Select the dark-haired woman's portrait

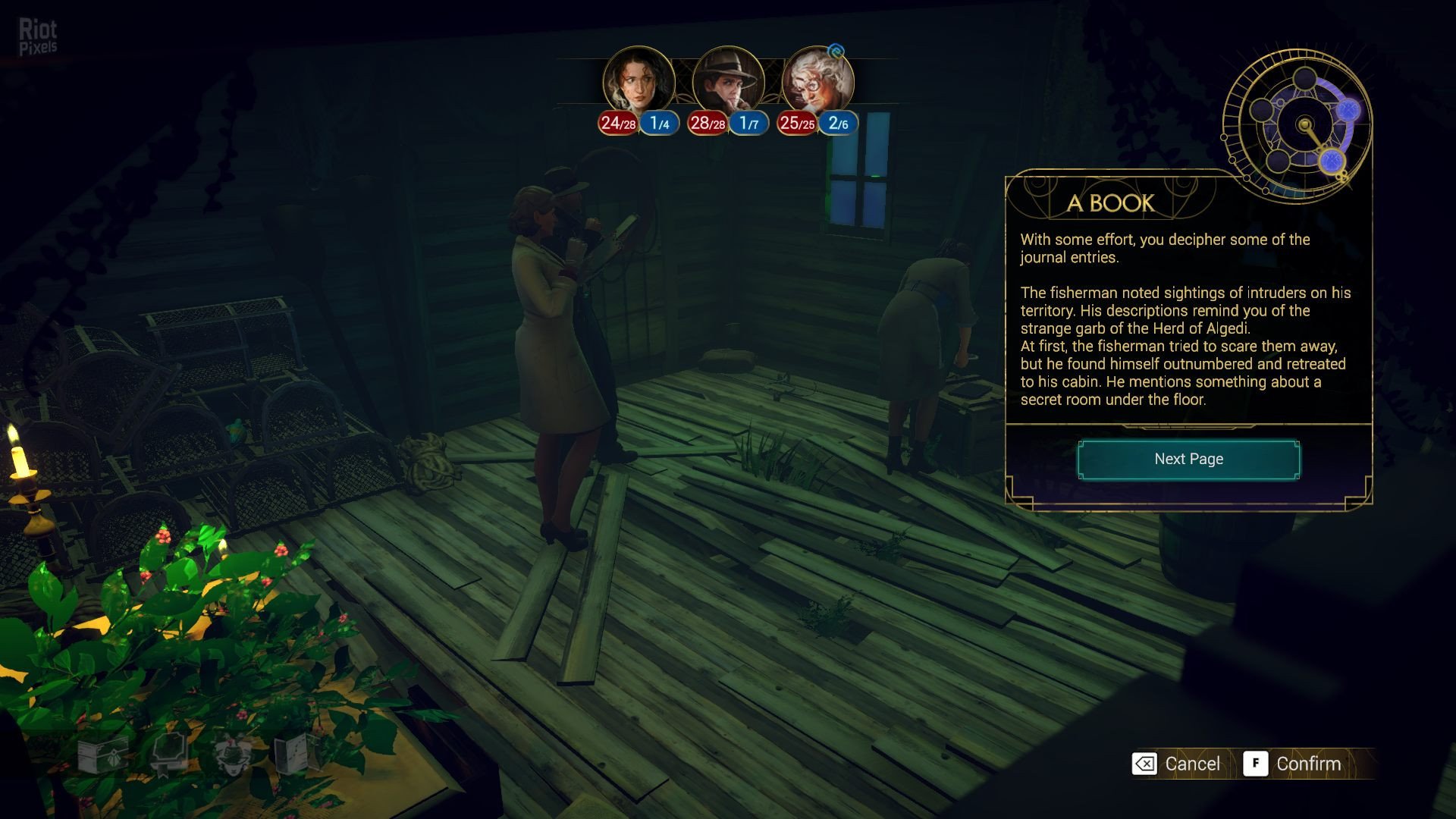click(639, 81)
